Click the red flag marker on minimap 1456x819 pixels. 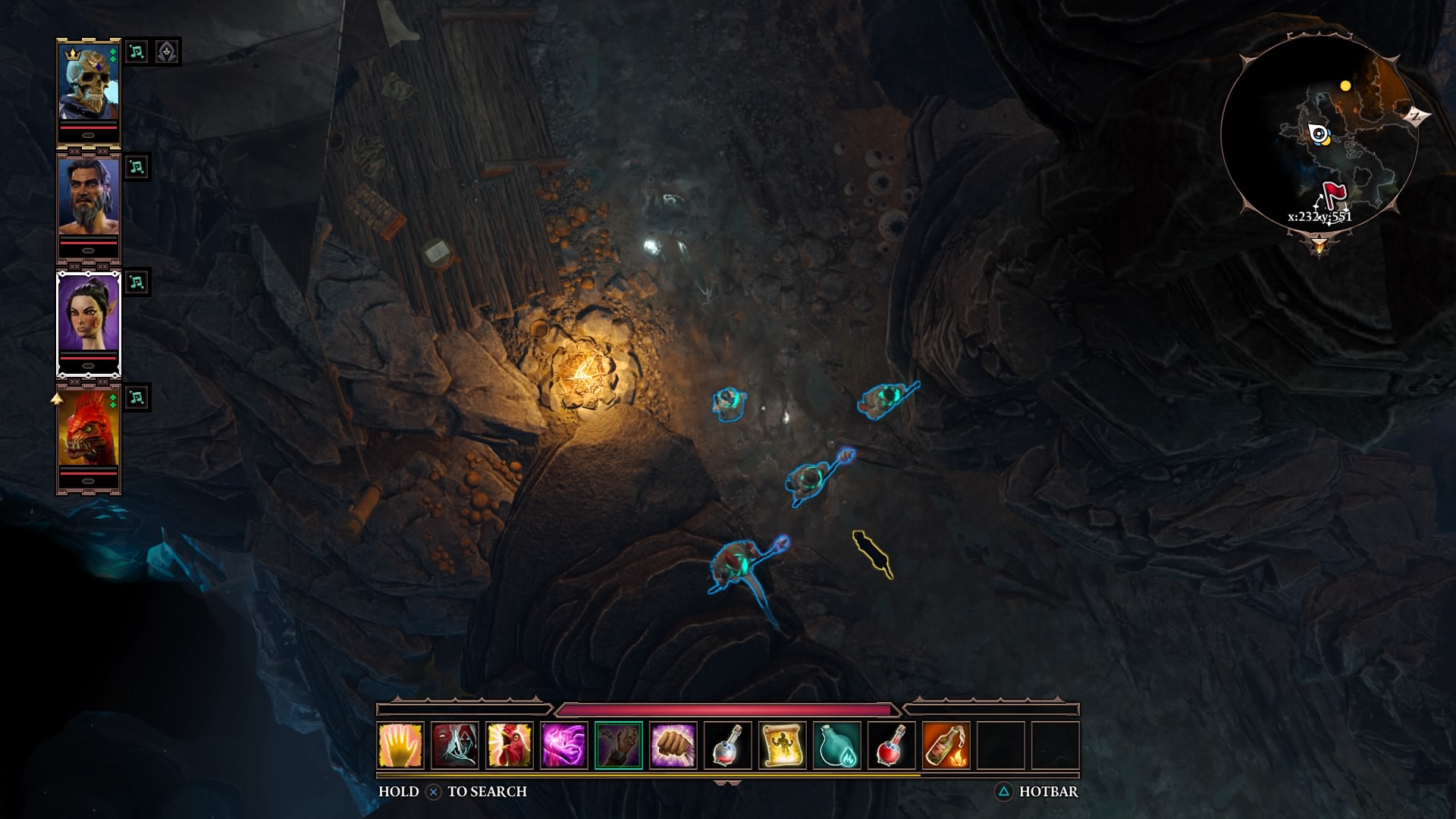coord(1333,192)
